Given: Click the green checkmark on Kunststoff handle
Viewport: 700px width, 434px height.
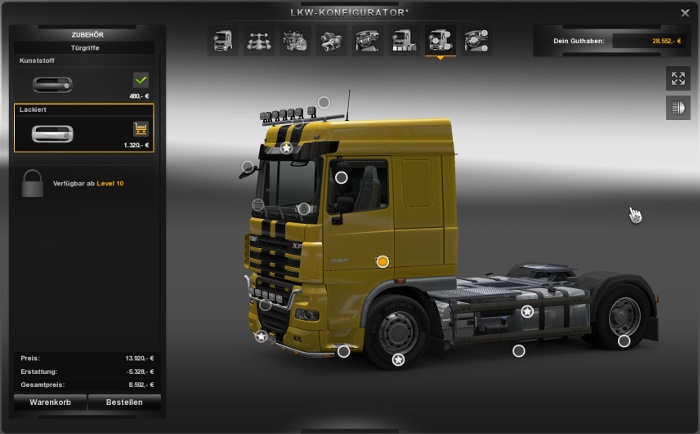Looking at the screenshot, I should tap(140, 80).
